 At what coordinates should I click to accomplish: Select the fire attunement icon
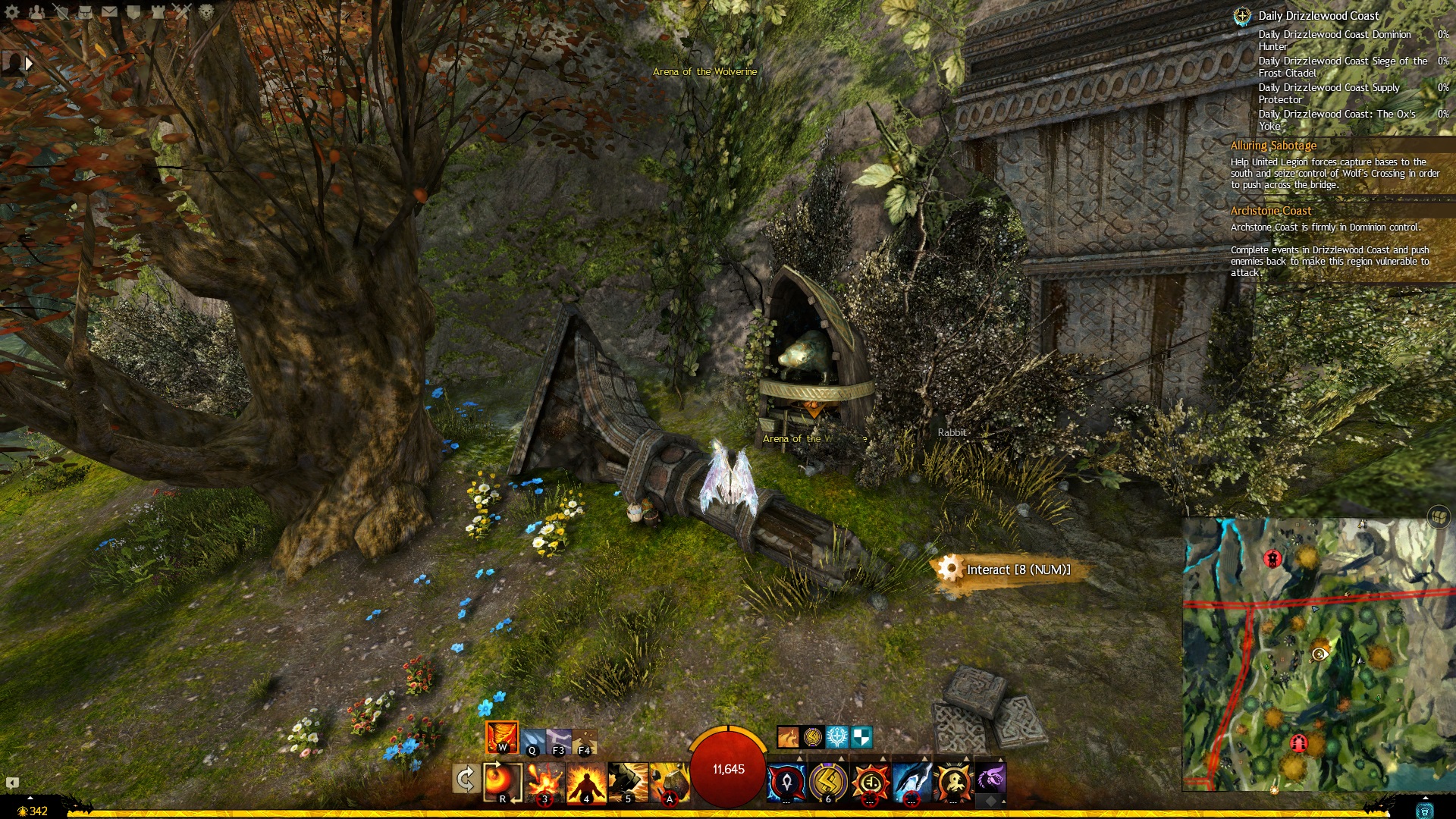(x=502, y=737)
